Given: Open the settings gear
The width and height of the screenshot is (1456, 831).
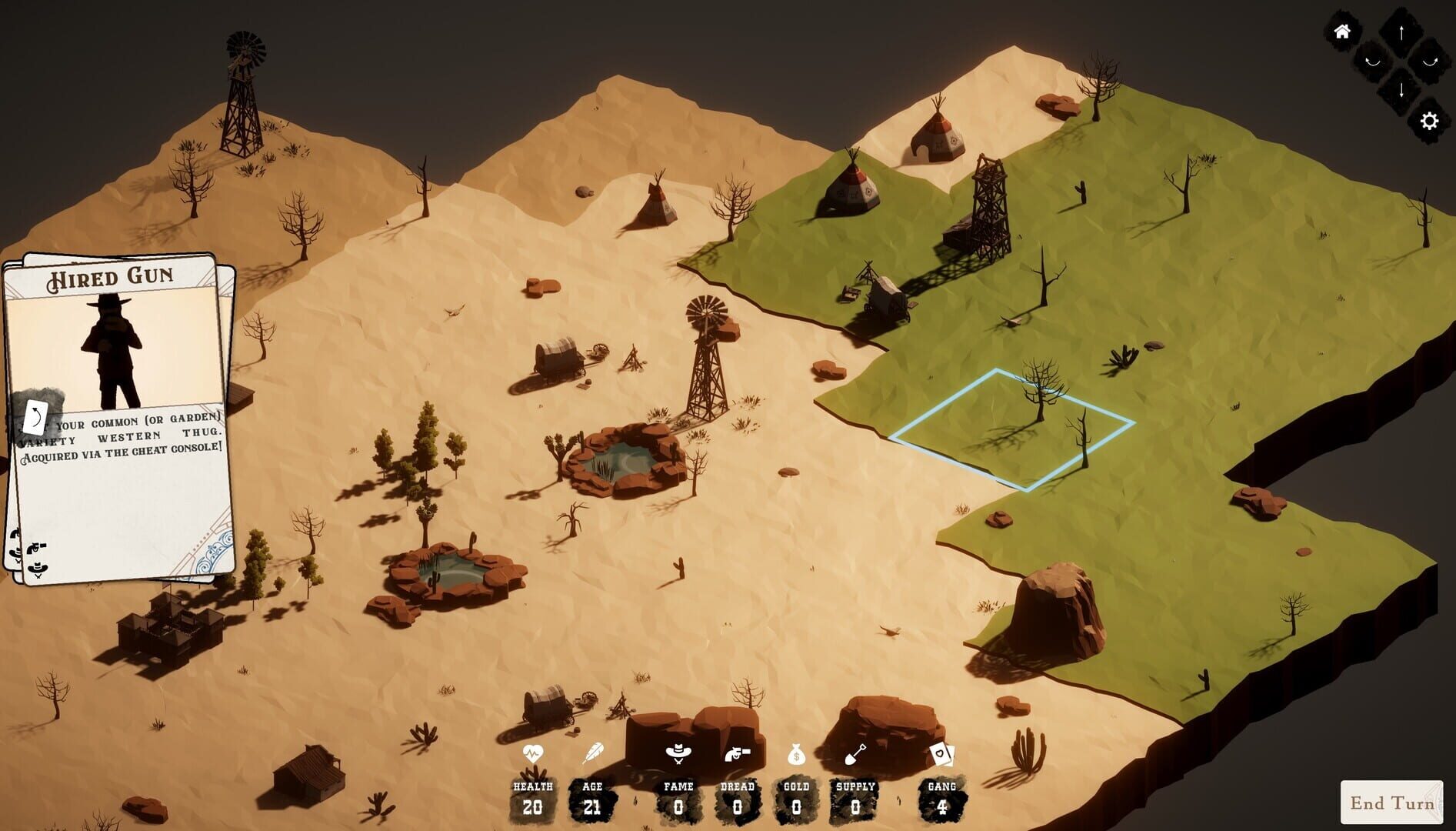Looking at the screenshot, I should (x=1429, y=121).
